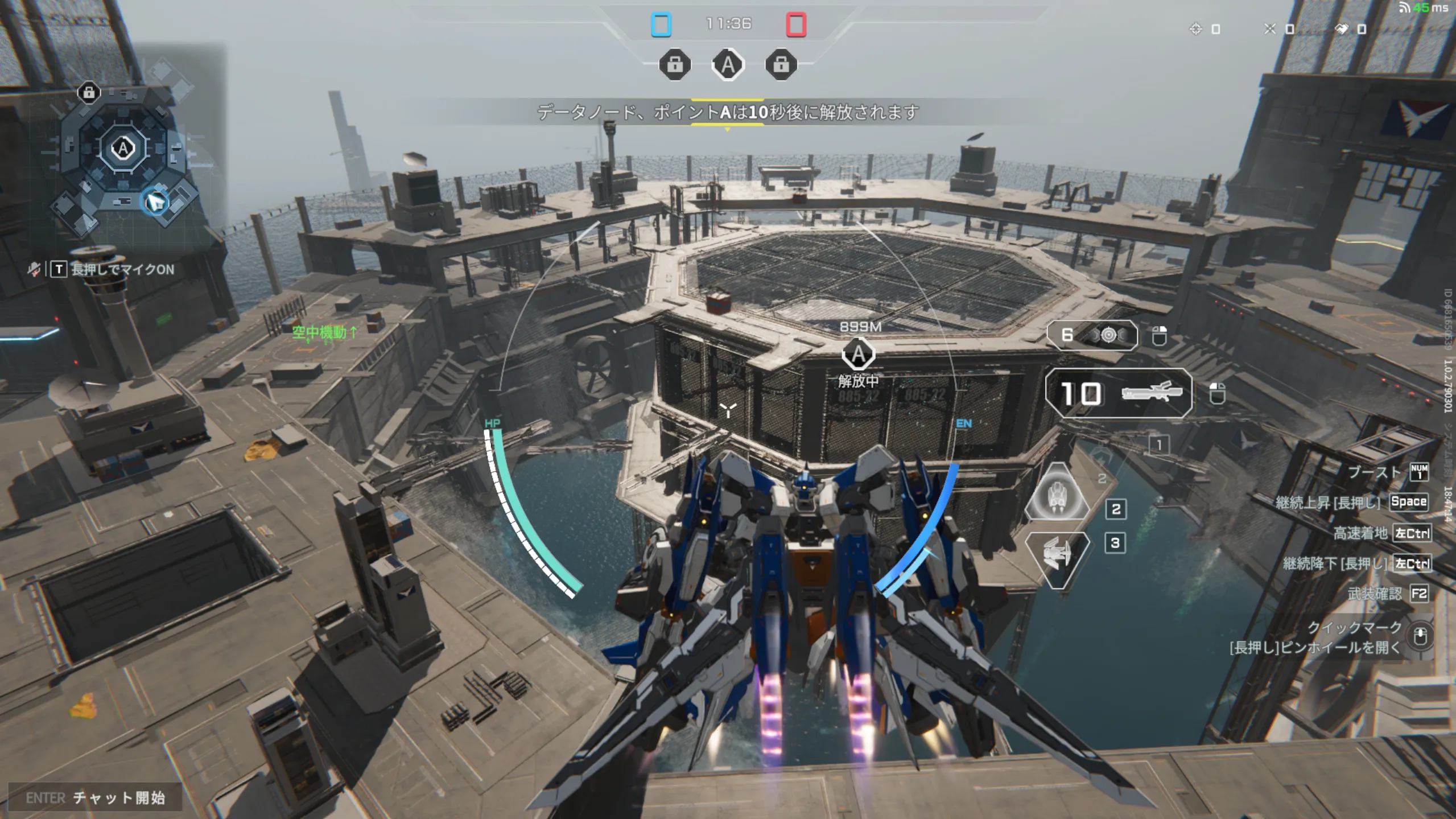Activate the ability icon for slot 2
1456x819 pixels.
(x=1057, y=493)
